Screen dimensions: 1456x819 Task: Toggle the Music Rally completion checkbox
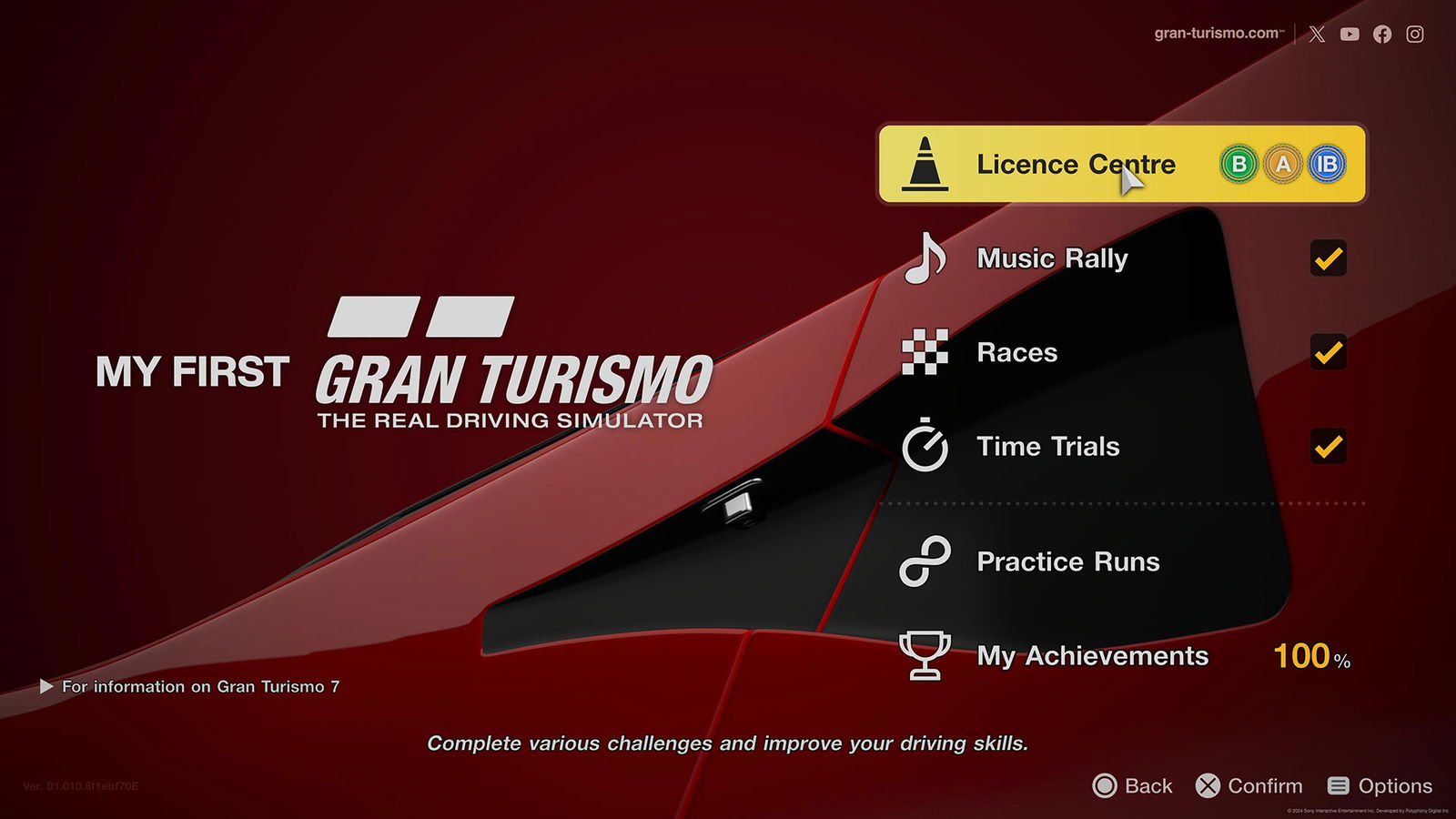(x=1329, y=259)
